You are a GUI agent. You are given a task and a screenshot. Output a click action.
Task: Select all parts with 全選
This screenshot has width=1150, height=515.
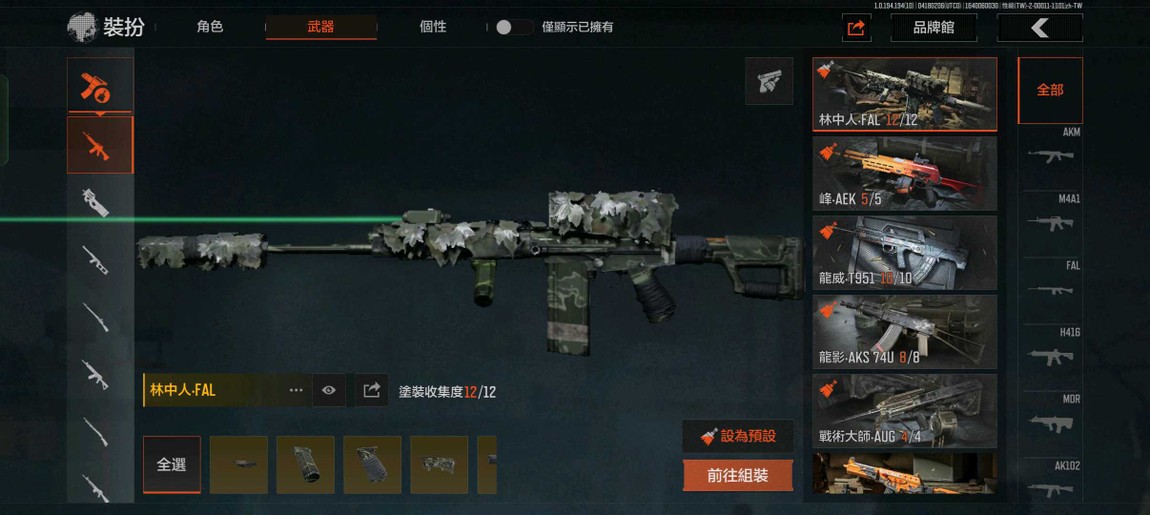tap(171, 465)
